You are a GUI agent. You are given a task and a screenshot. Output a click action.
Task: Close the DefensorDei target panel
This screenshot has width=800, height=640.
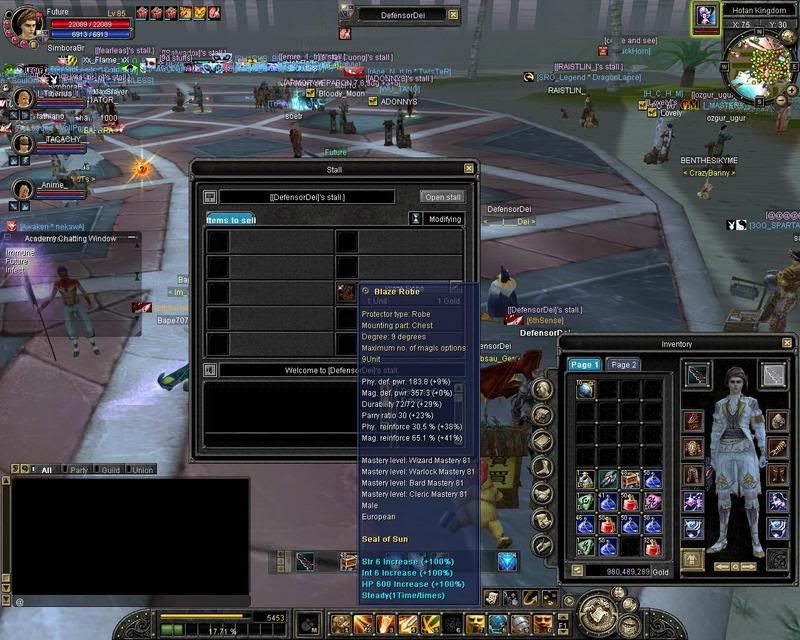(453, 15)
